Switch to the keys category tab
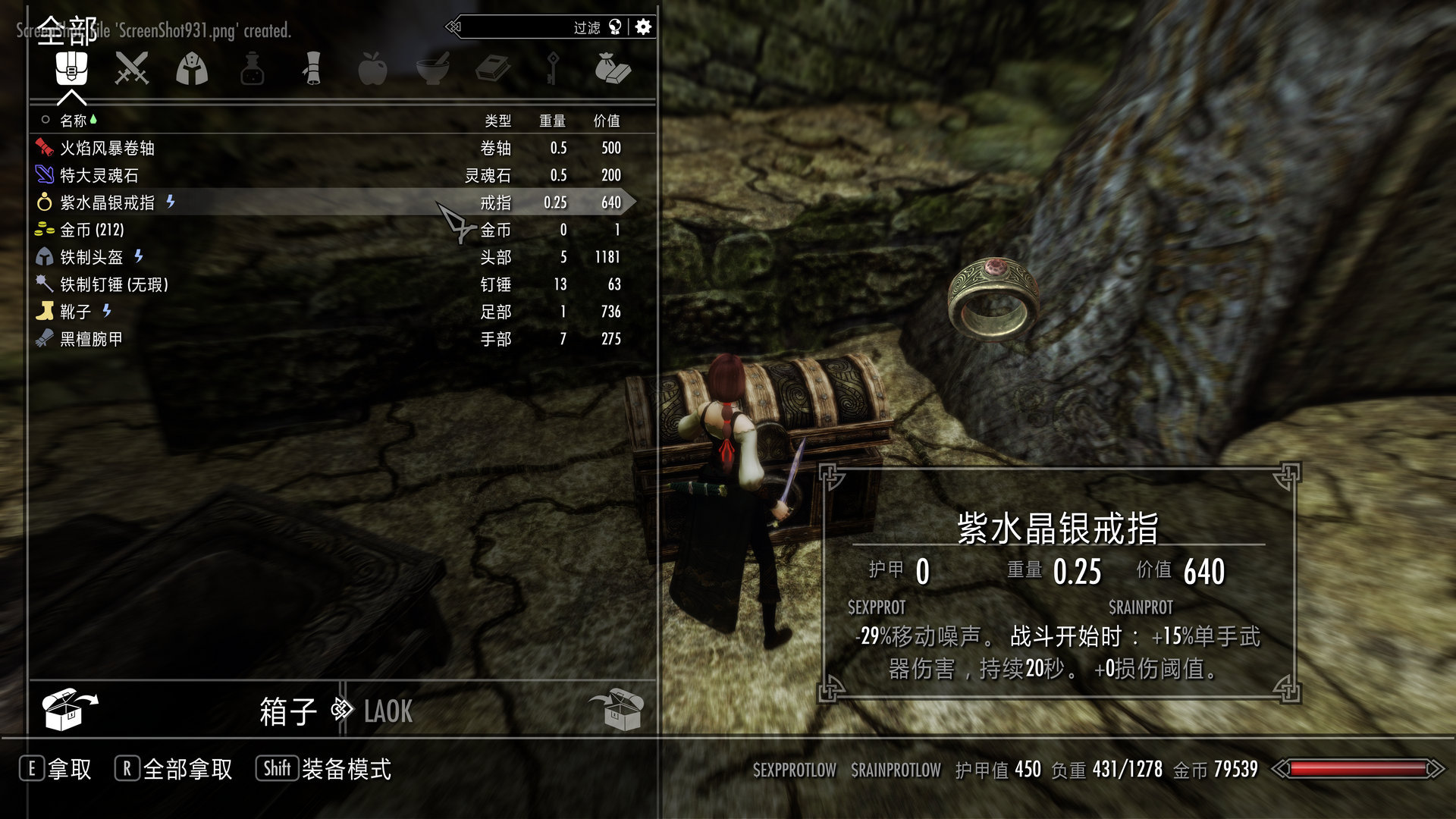Image resolution: width=1456 pixels, height=819 pixels. tap(553, 69)
